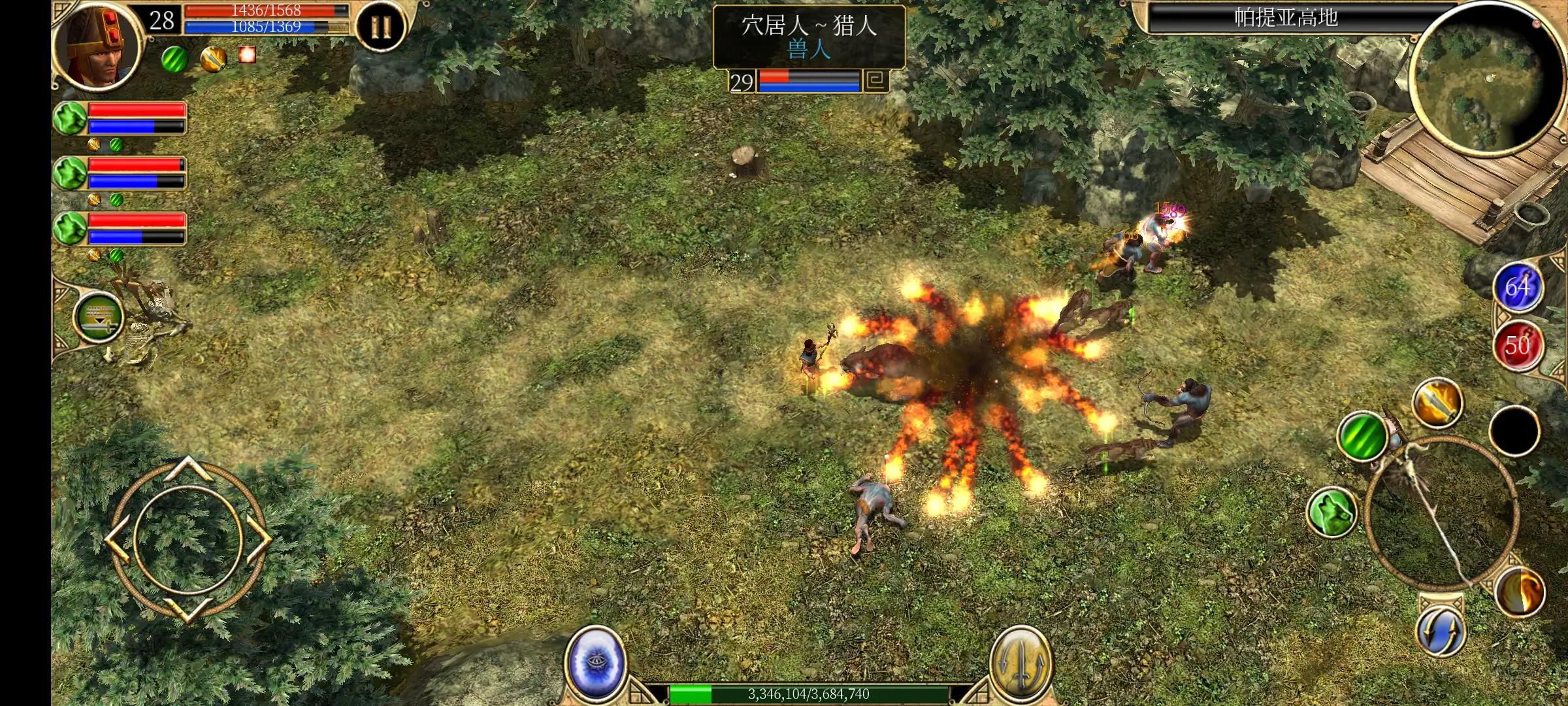This screenshot has height=706, width=1568.
Task: Open the blue eye portal button
Action: point(595,664)
